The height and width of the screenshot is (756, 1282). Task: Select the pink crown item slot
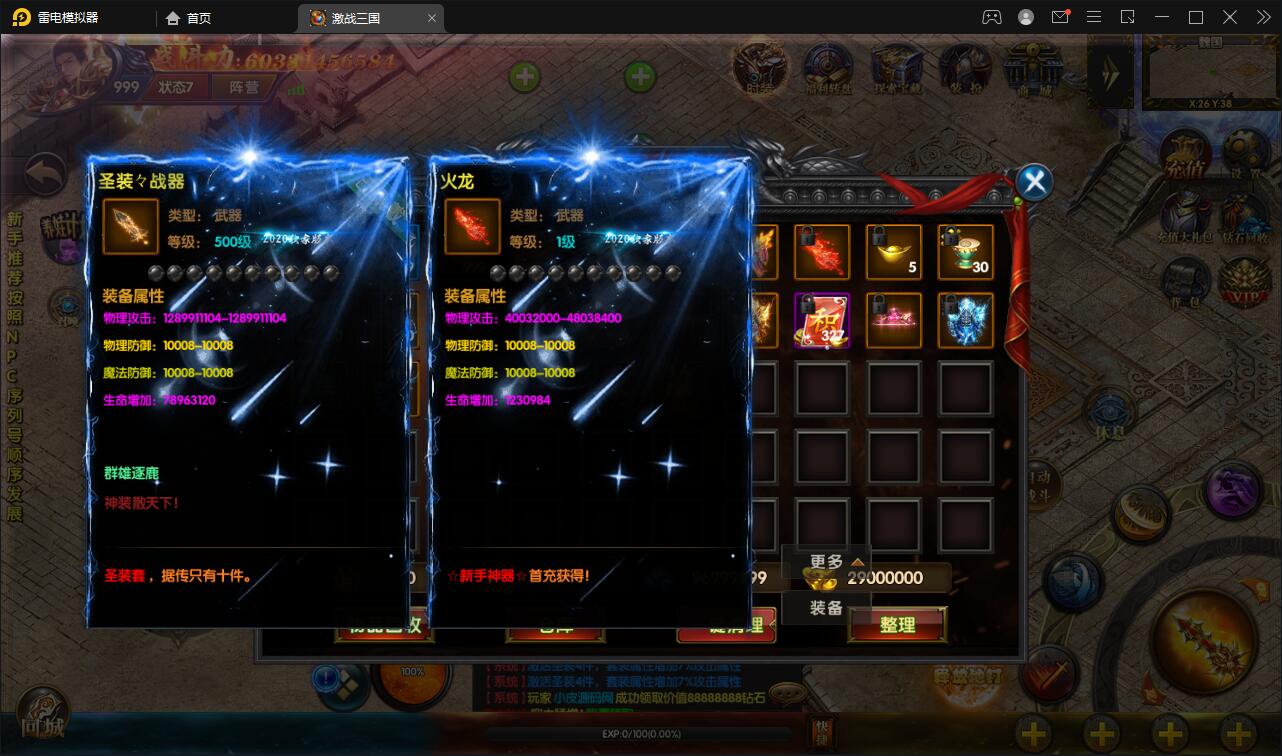(x=893, y=321)
